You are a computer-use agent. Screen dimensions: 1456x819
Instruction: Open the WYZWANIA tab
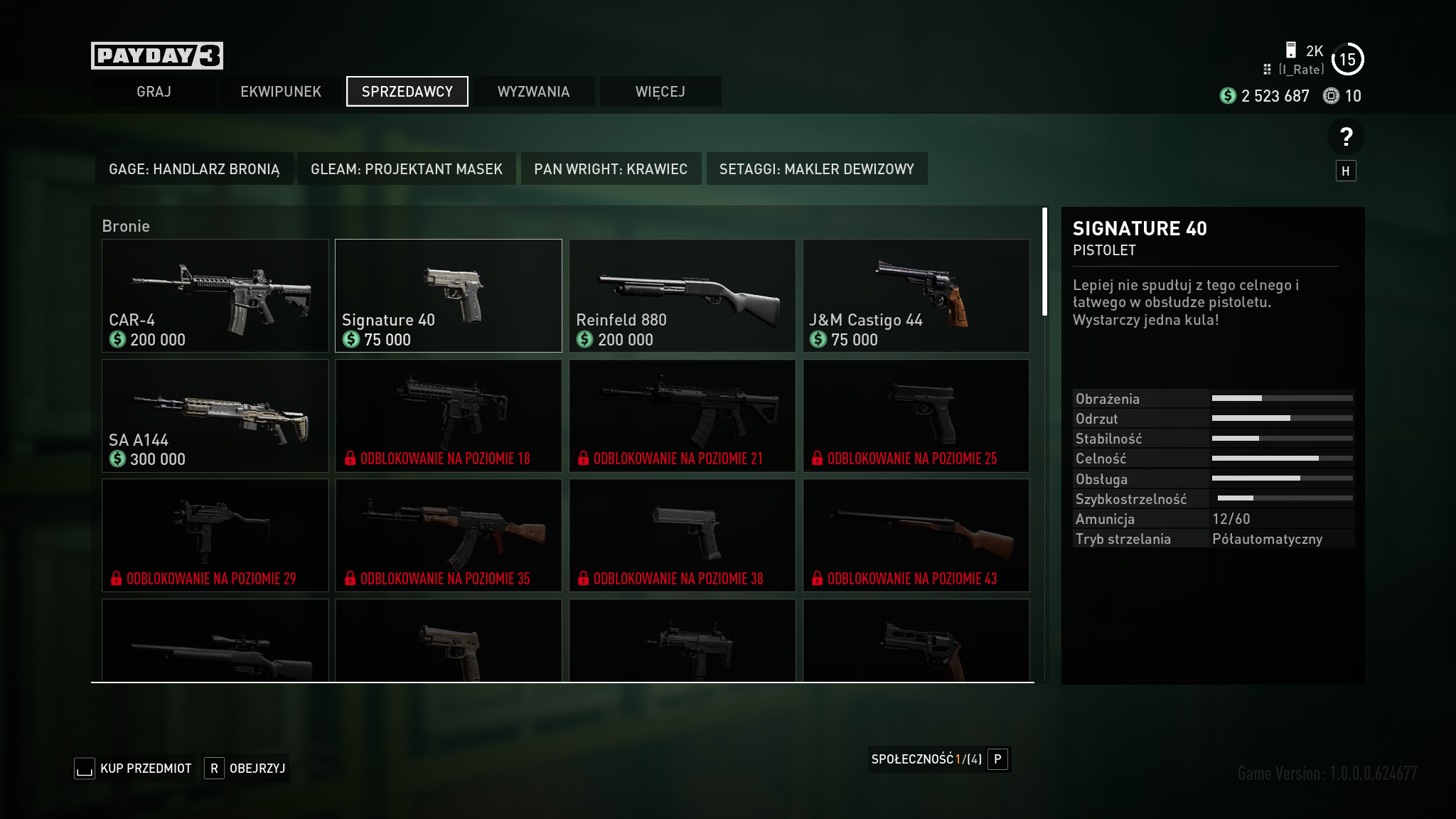(533, 92)
